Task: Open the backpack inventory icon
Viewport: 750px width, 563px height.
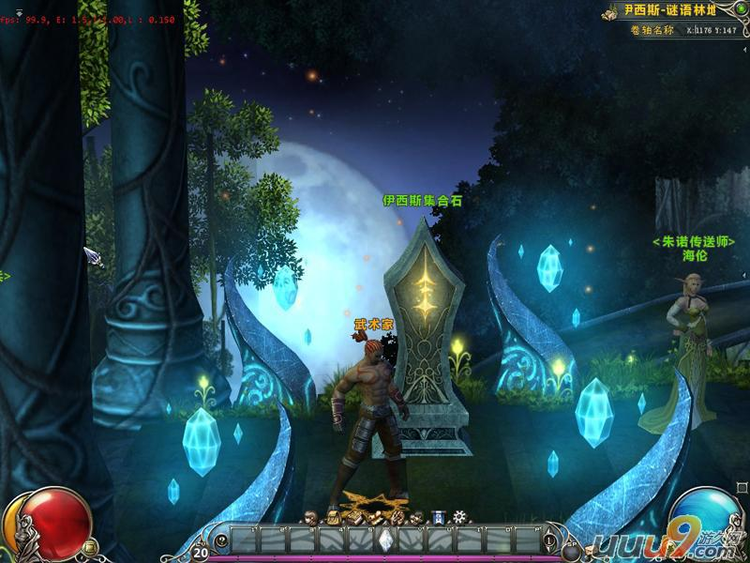Action: coord(334,518)
